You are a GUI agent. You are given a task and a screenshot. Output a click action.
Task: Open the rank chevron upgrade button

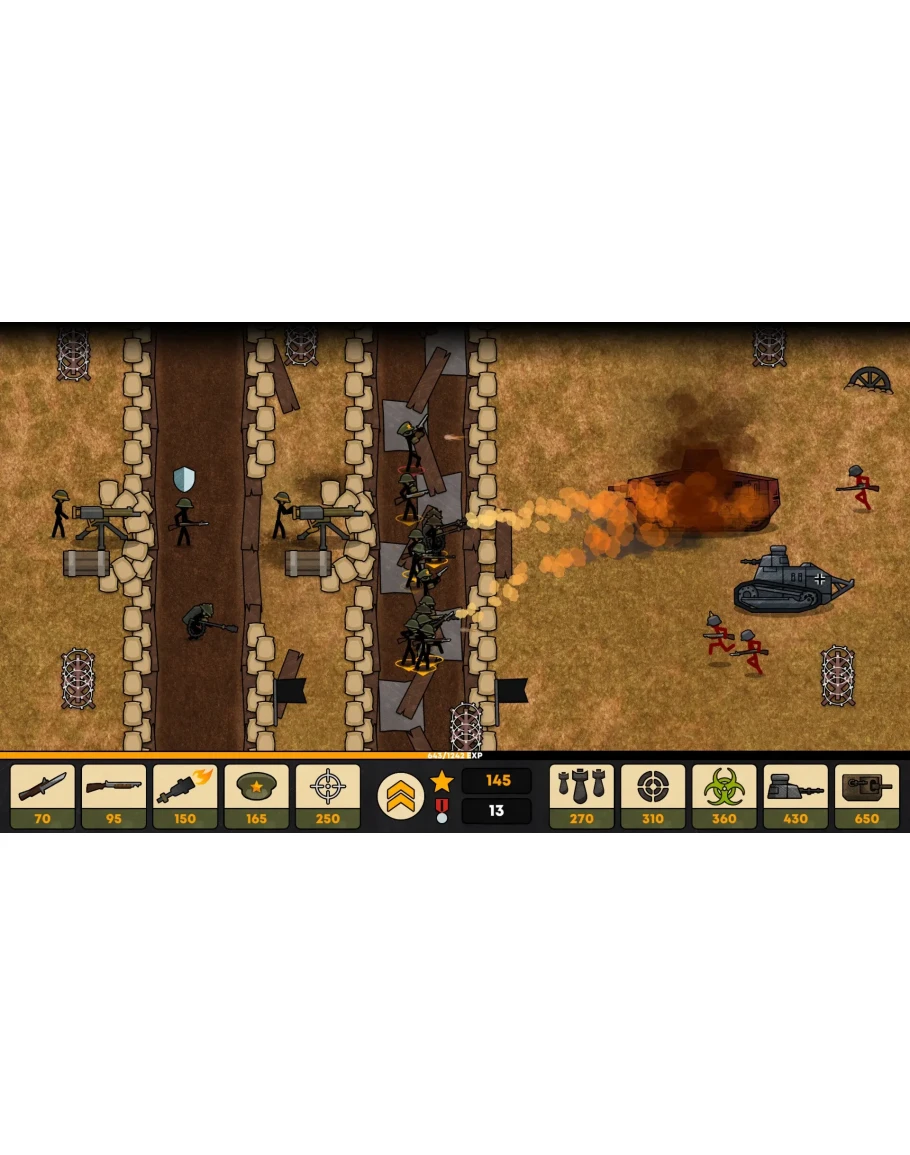pos(400,797)
